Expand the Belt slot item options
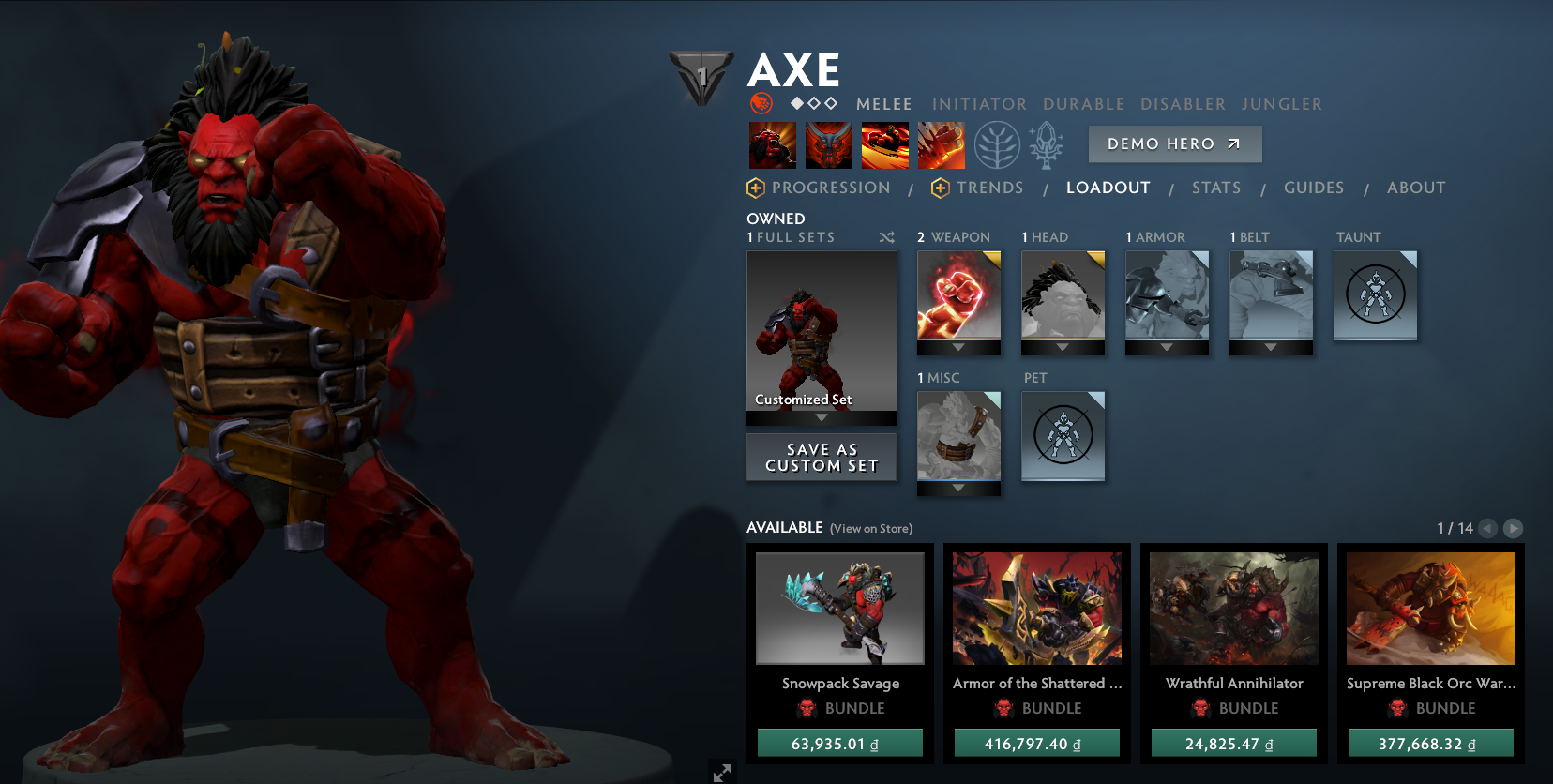1553x784 pixels. coord(1270,349)
